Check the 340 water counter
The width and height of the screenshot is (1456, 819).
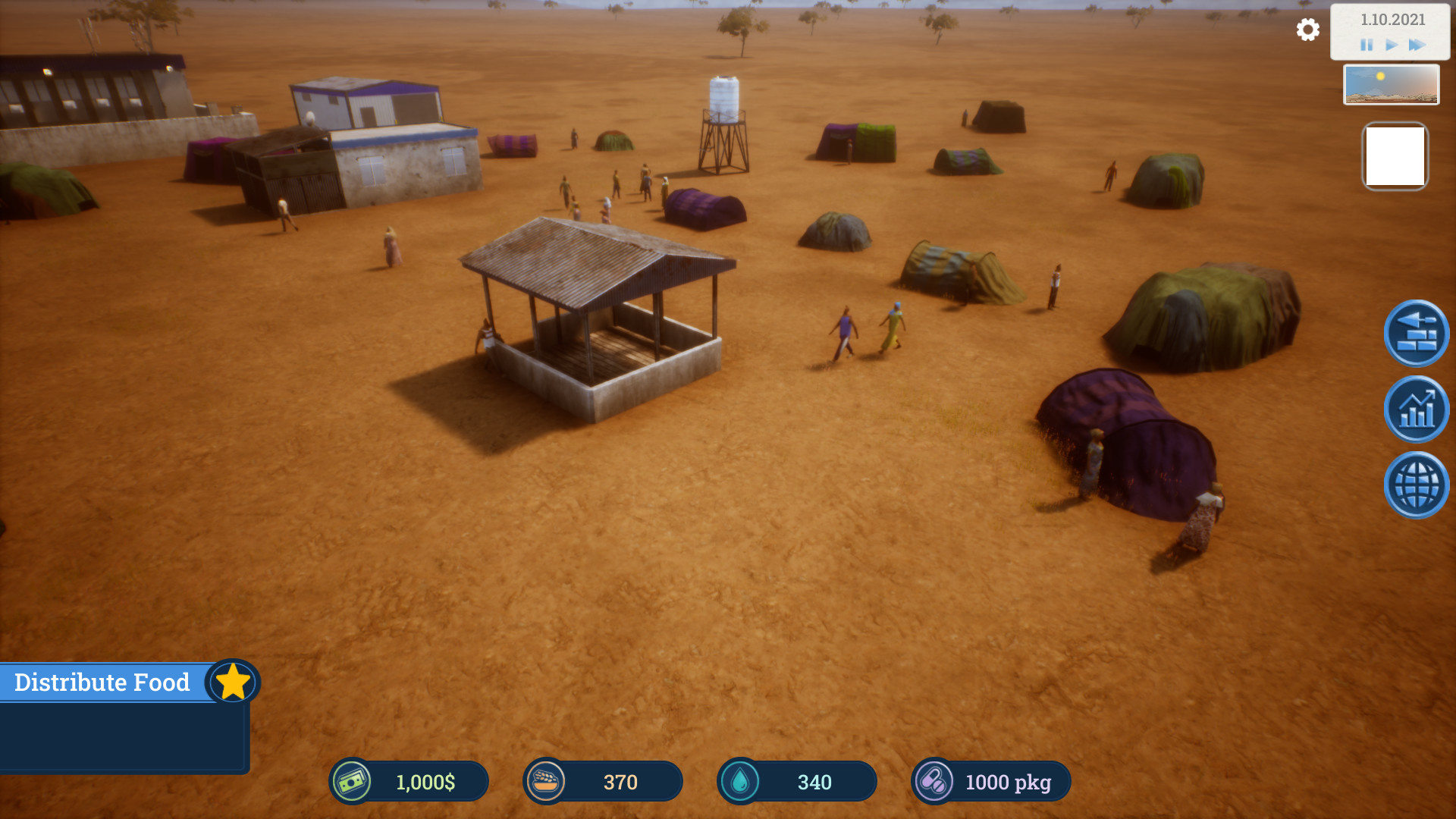pyautogui.click(x=815, y=782)
